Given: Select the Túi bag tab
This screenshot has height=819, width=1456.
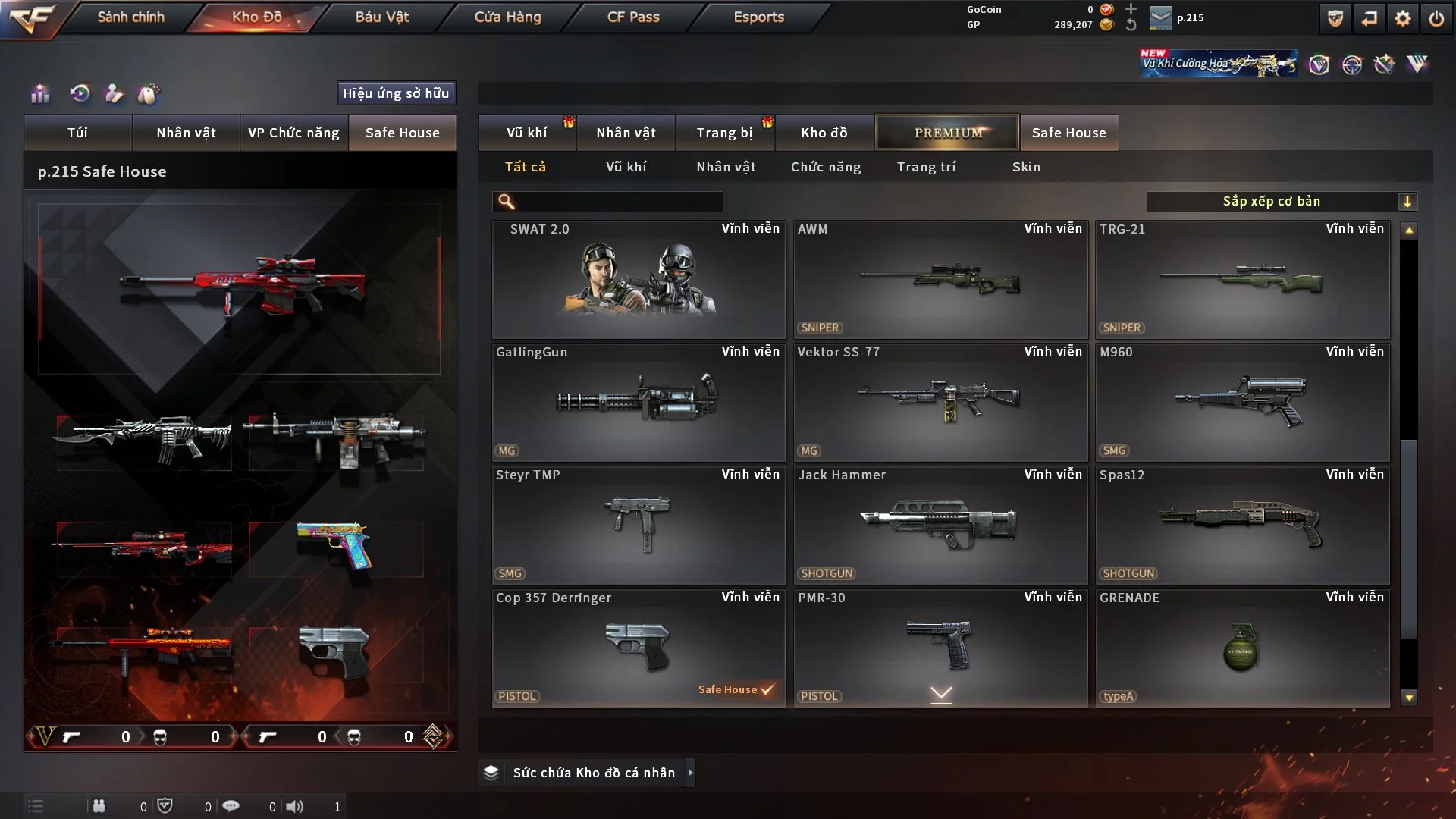Looking at the screenshot, I should [77, 133].
